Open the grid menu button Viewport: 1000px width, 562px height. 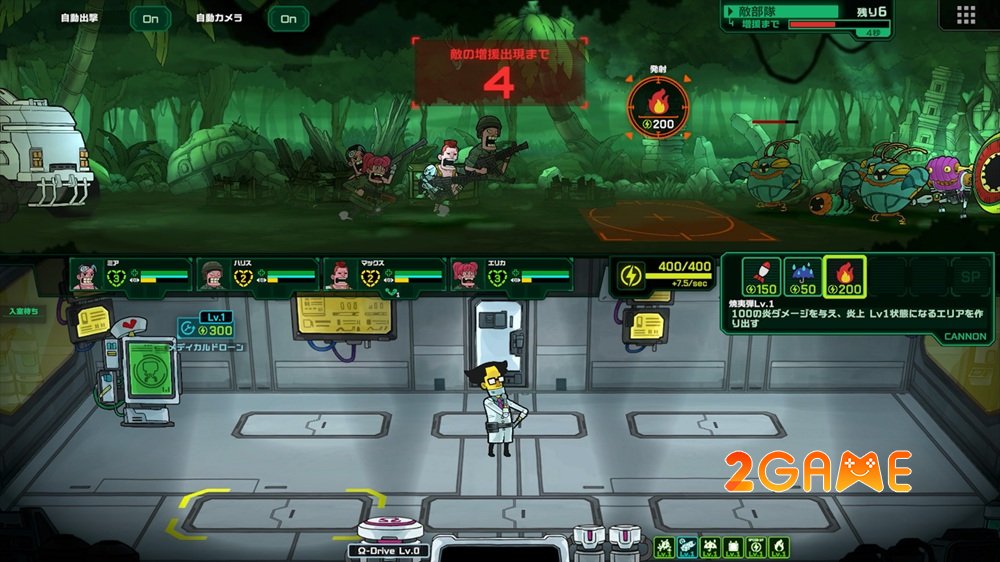click(965, 15)
